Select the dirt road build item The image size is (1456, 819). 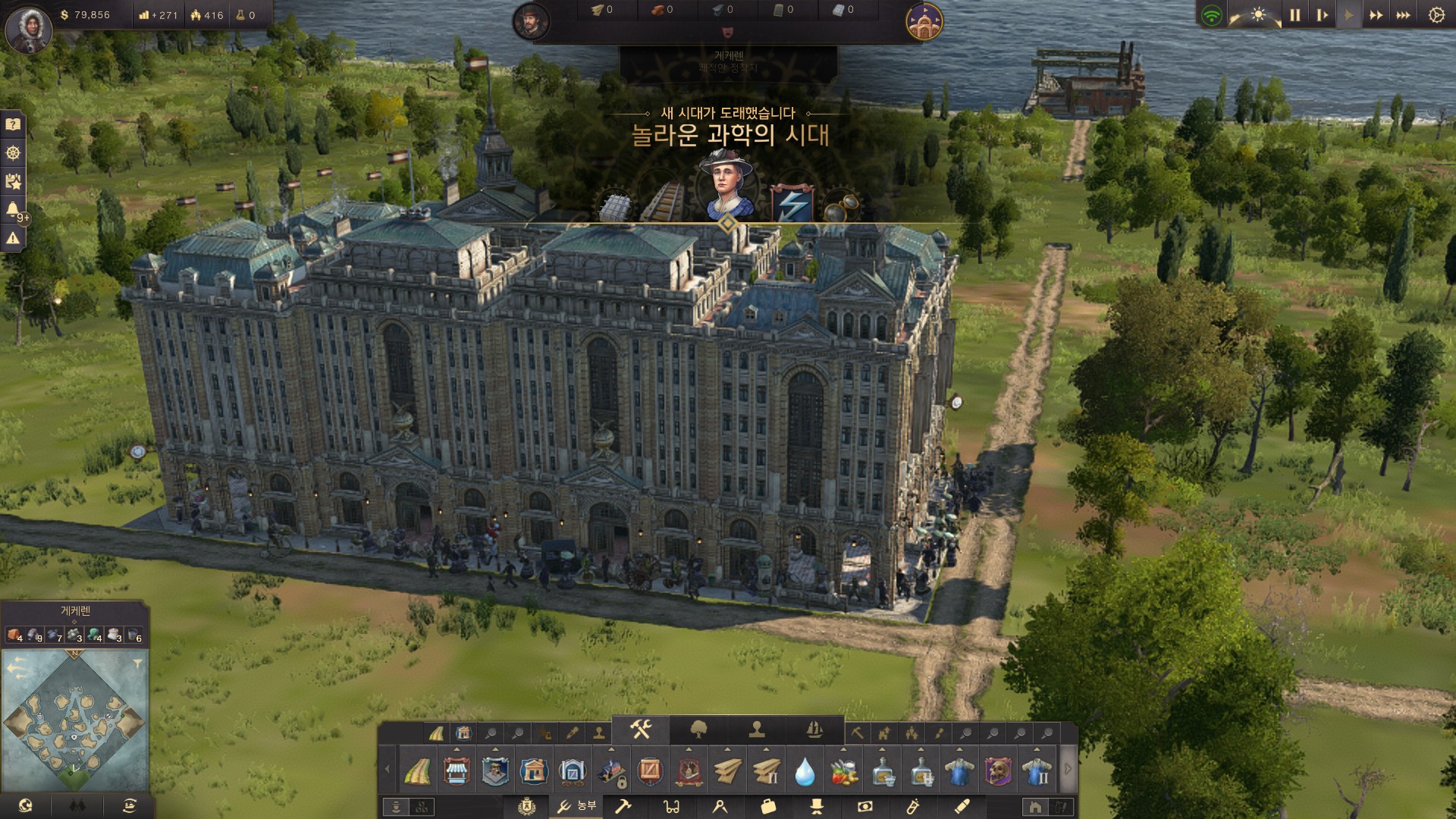click(417, 771)
